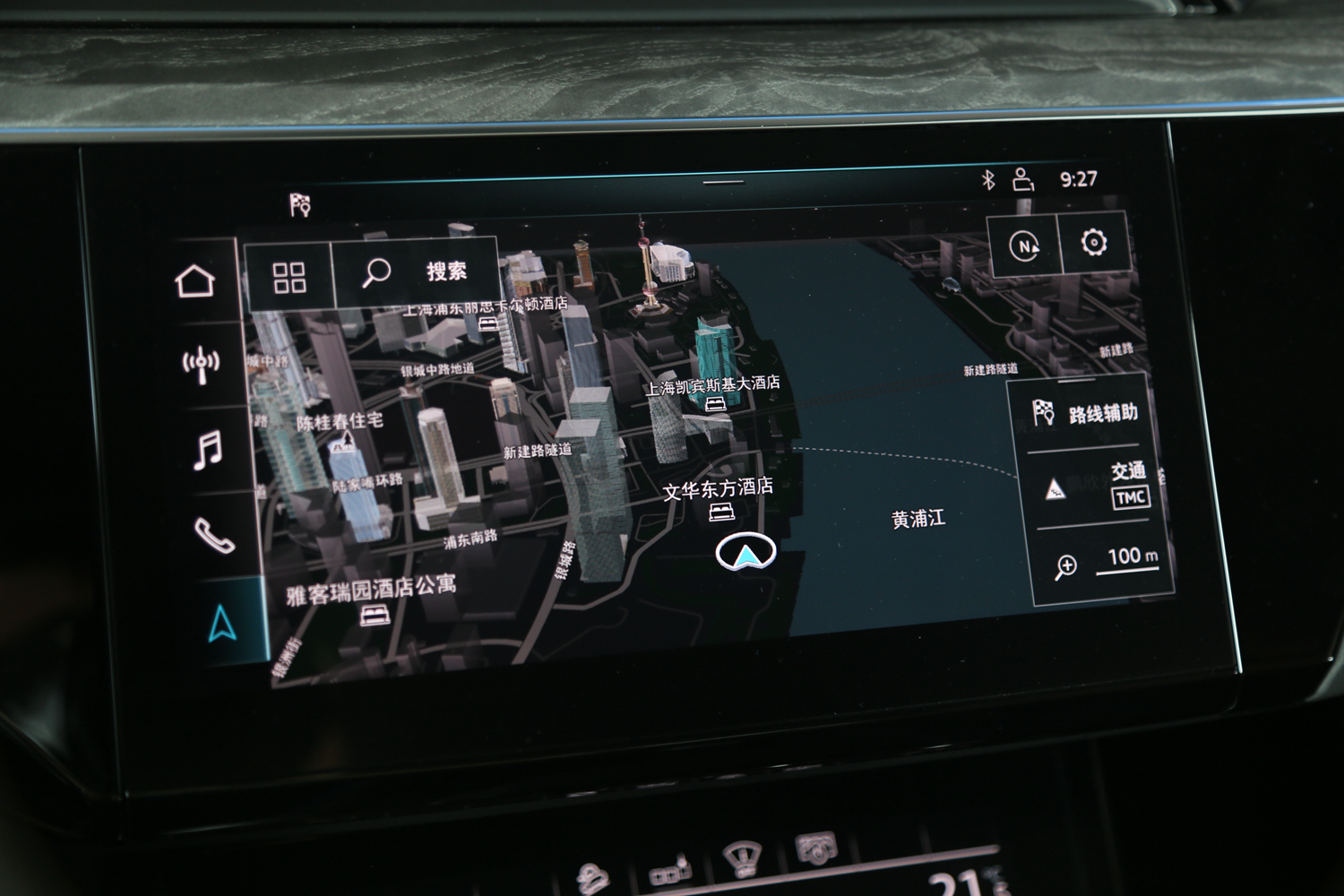Open the user profile icon in status bar

coord(1022,179)
